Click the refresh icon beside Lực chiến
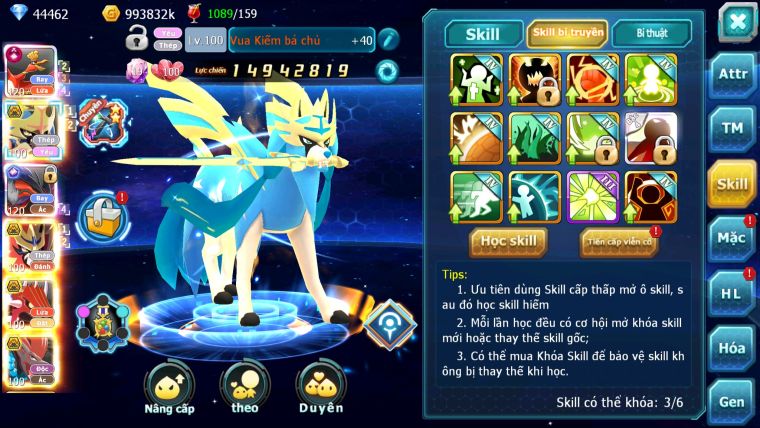This screenshot has width=760, height=428. point(386,71)
